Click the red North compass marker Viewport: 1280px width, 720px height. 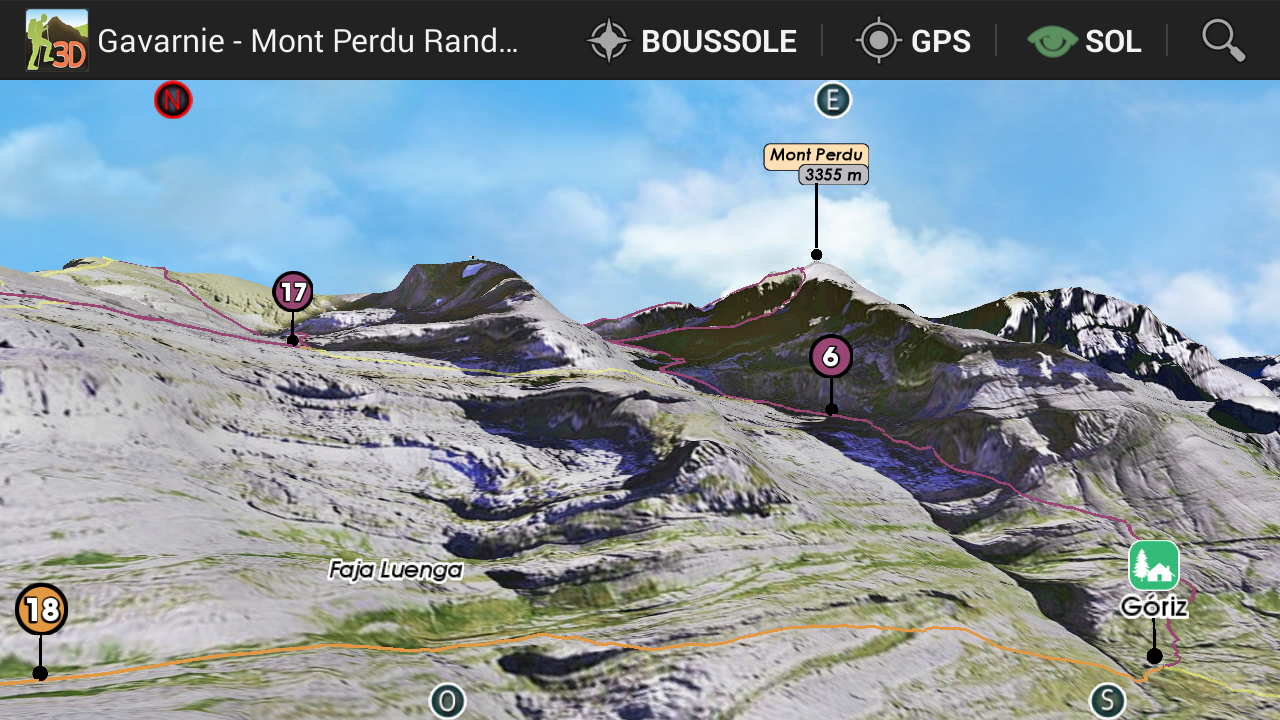pyautogui.click(x=173, y=100)
